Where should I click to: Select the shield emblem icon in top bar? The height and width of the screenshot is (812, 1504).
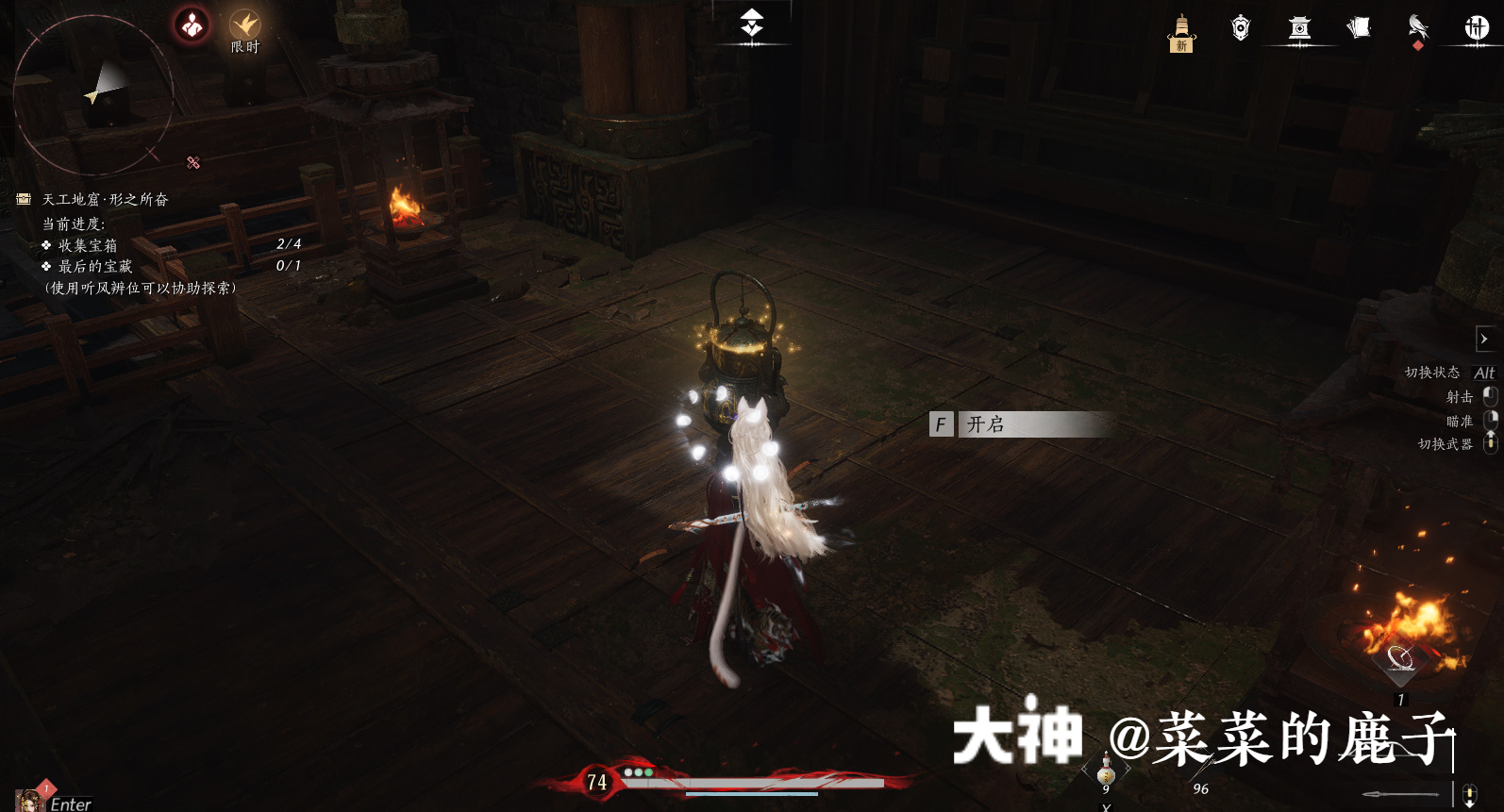(1241, 28)
